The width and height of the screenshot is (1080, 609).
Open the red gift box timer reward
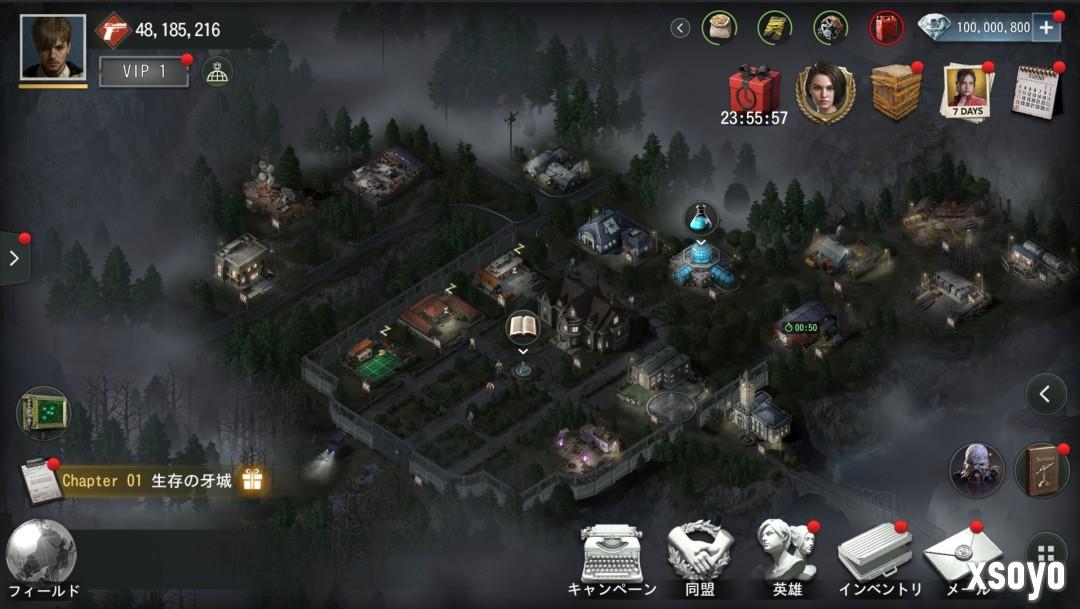coord(753,89)
